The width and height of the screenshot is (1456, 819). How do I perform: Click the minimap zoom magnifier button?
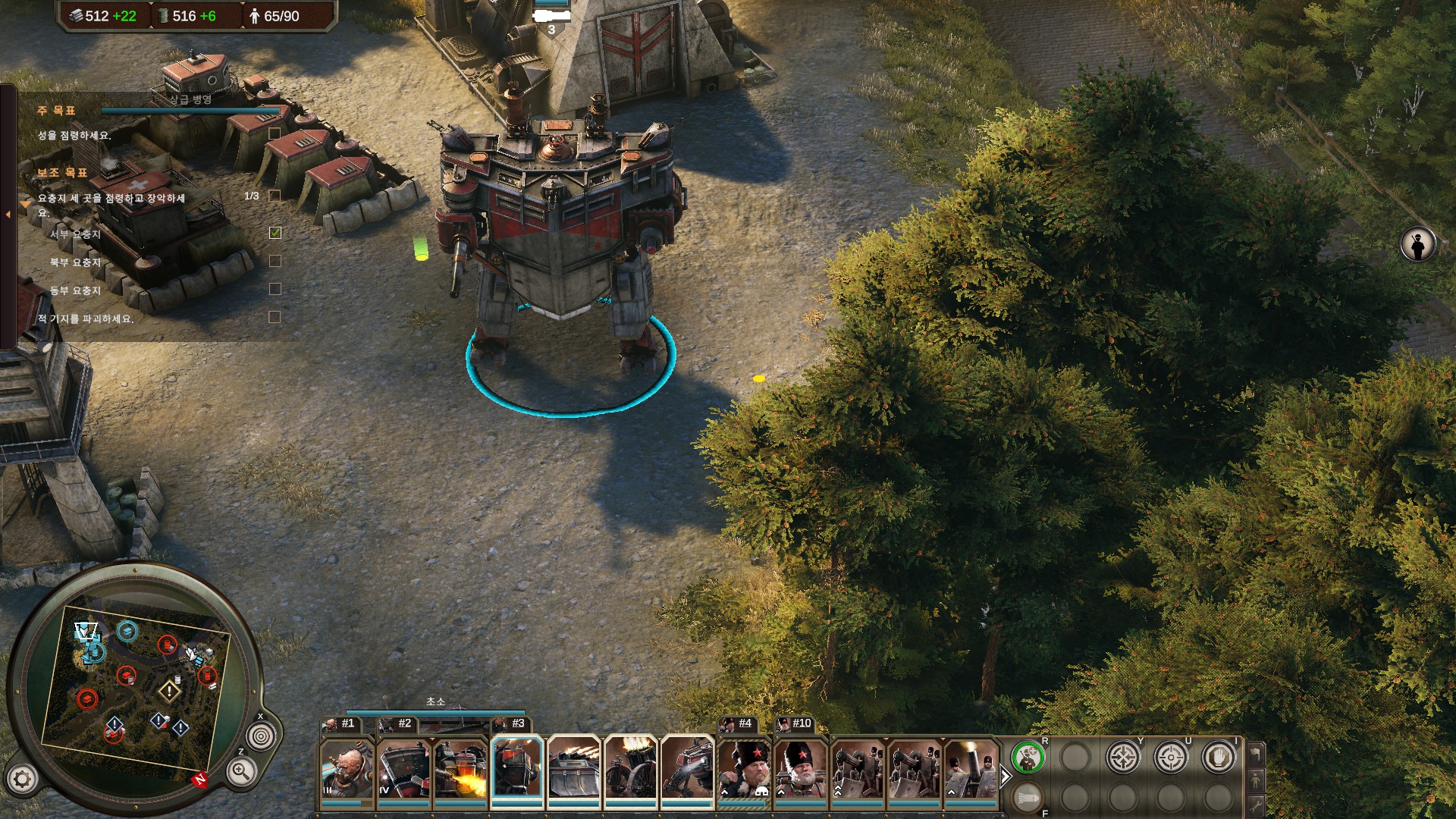(240, 772)
